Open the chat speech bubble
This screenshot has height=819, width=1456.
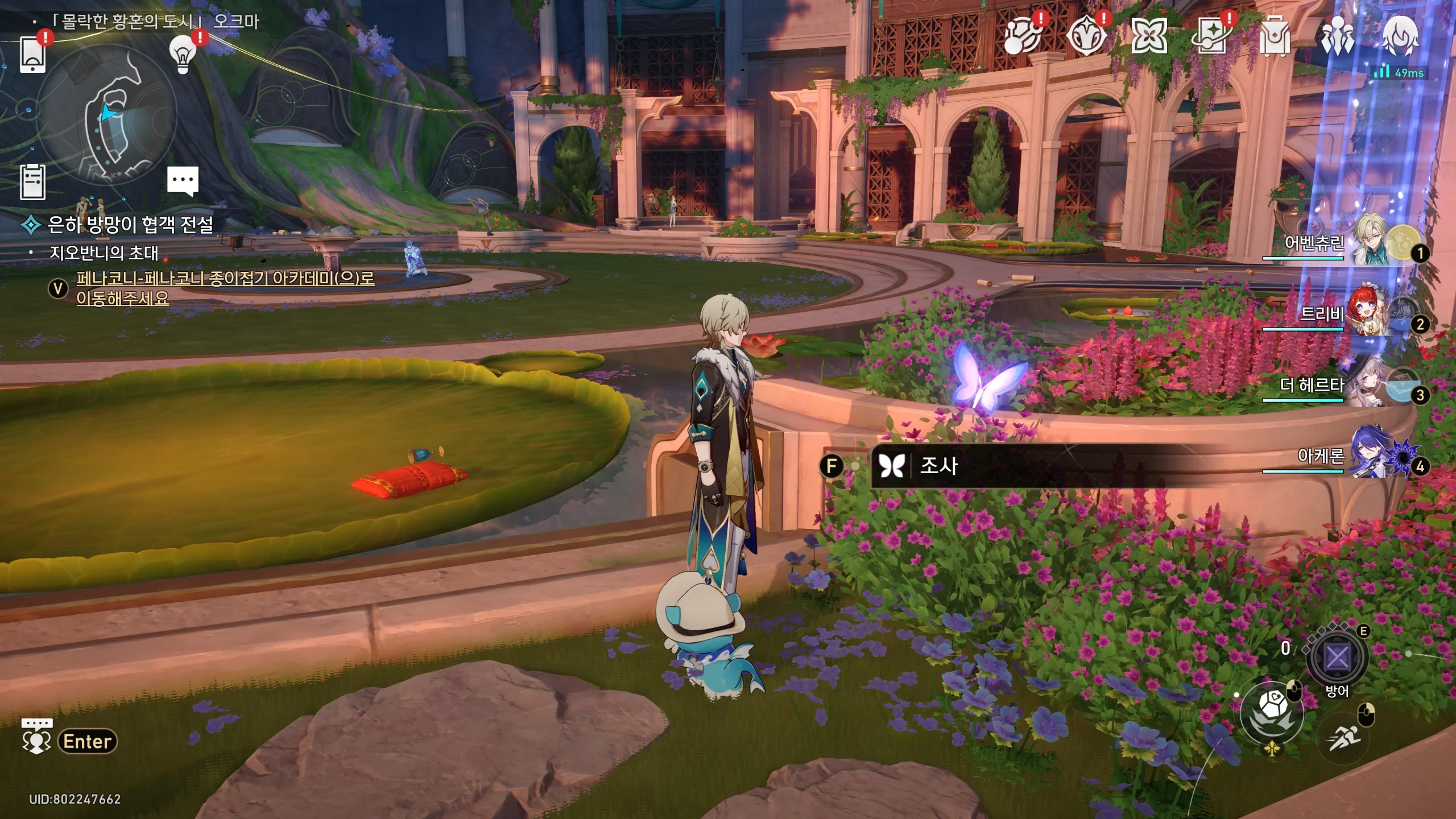(x=183, y=180)
